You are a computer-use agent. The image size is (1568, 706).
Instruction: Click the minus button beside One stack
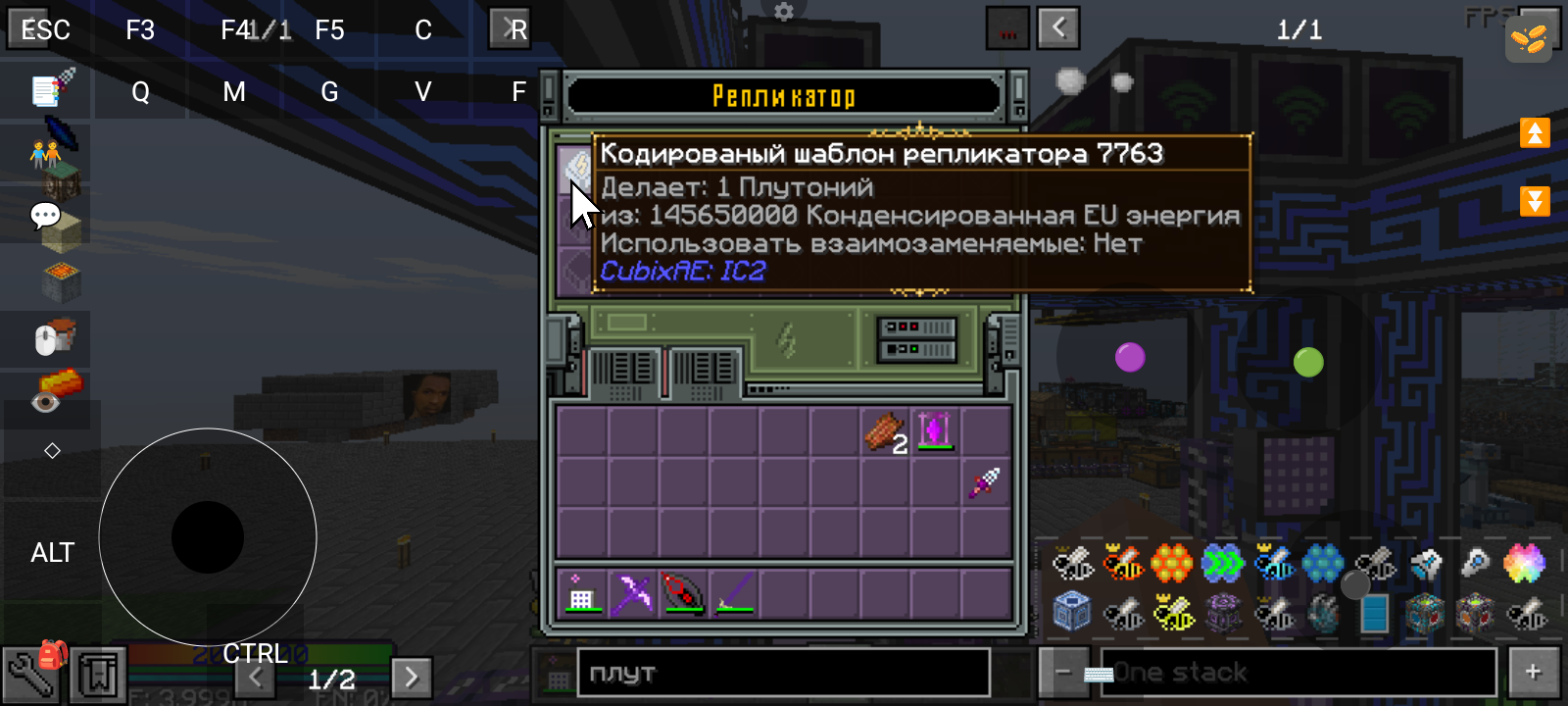pyautogui.click(x=1063, y=672)
